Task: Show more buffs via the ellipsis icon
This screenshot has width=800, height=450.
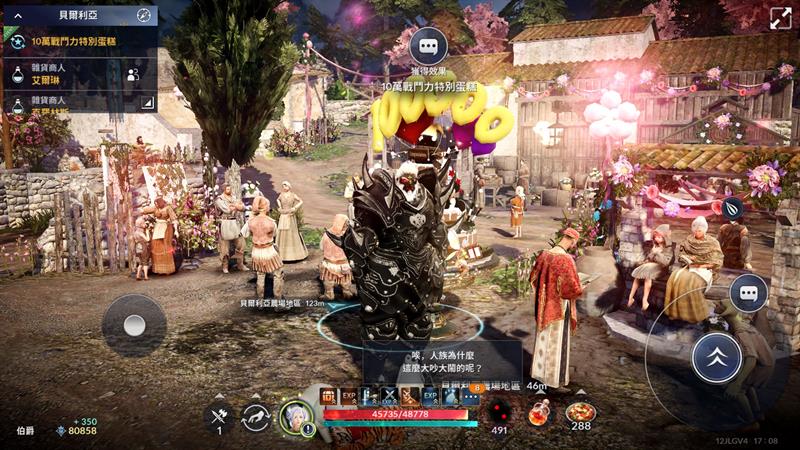Action: click(x=470, y=397)
